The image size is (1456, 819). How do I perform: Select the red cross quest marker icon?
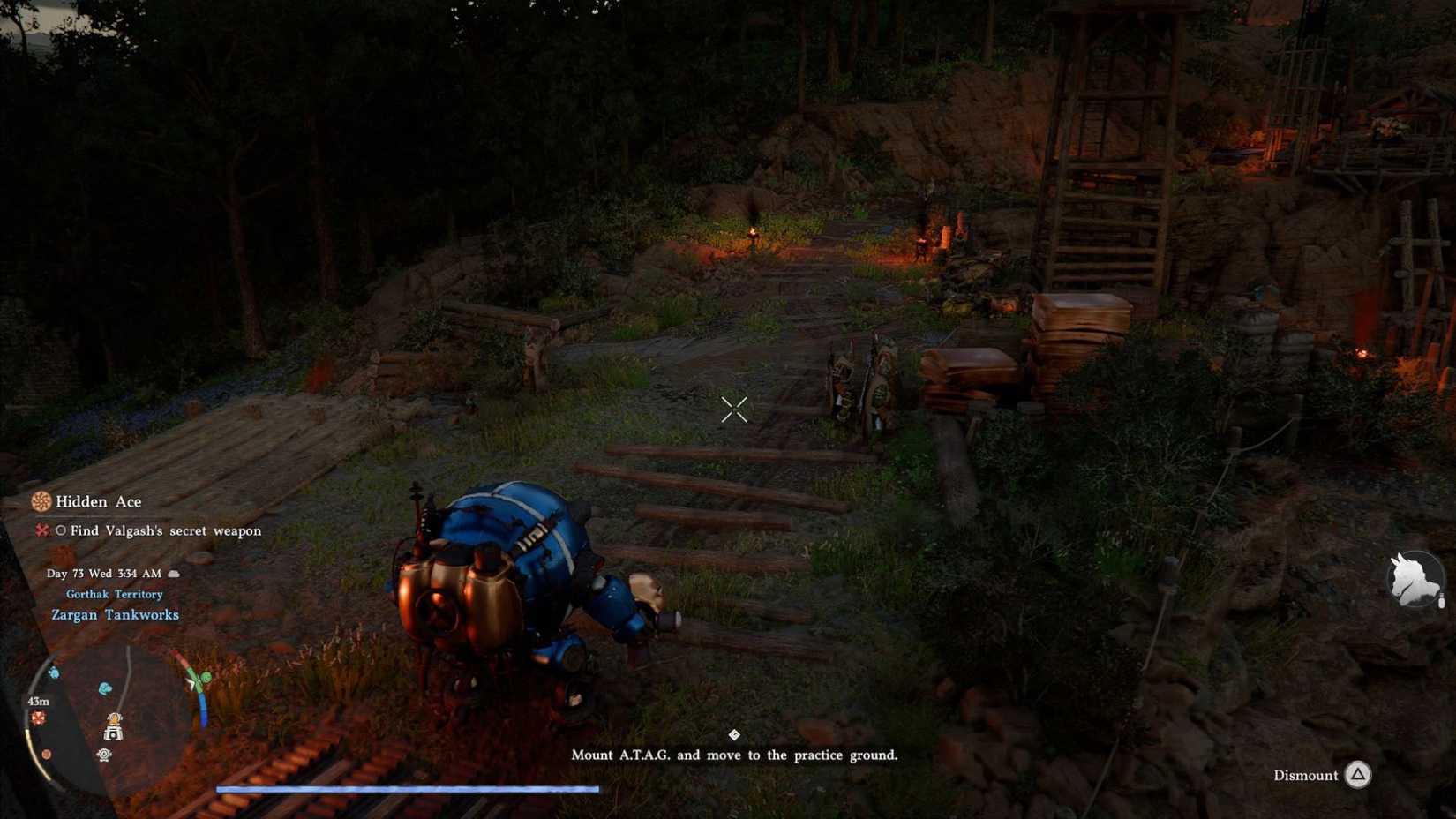tap(42, 530)
